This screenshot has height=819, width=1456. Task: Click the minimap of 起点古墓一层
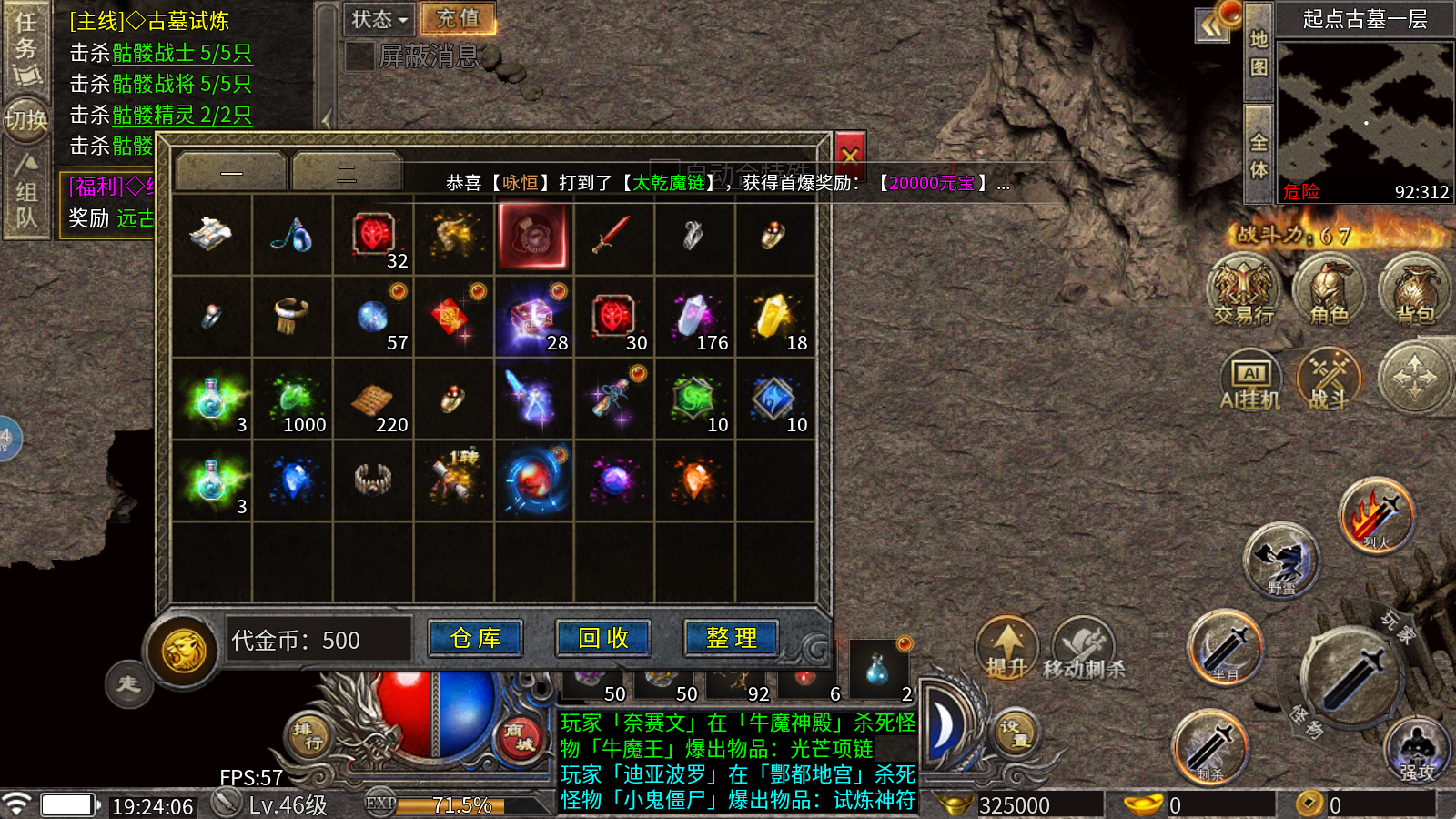(x=1363, y=118)
